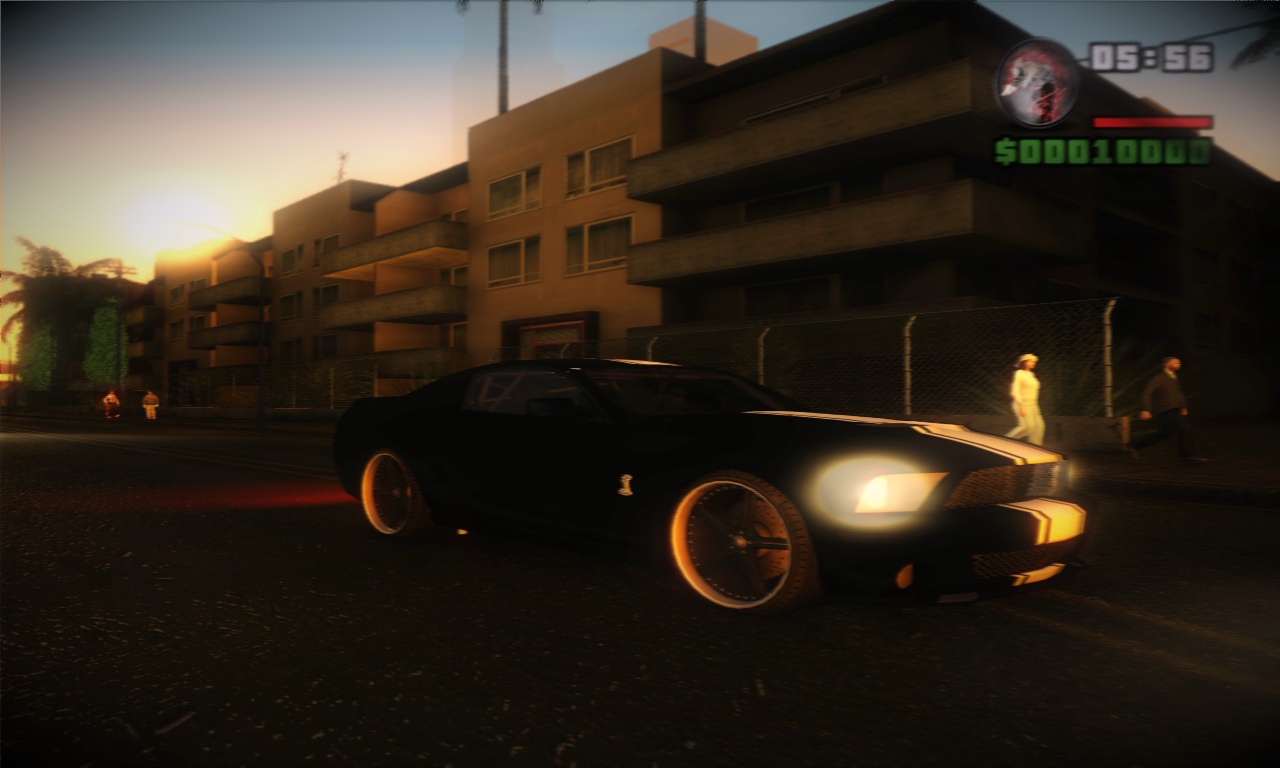This screenshot has height=768, width=1280.
Task: Click the red sign on the building
Action: click(x=550, y=335)
